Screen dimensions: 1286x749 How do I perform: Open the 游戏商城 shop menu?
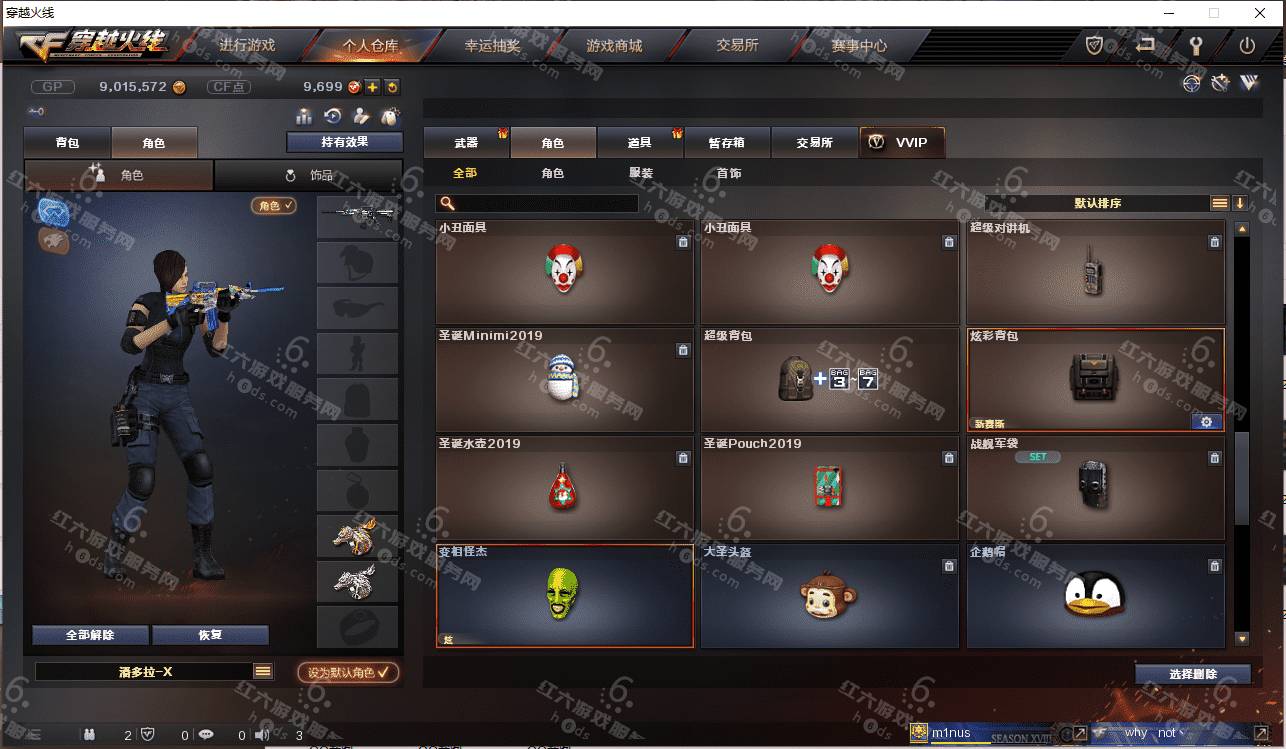(614, 46)
